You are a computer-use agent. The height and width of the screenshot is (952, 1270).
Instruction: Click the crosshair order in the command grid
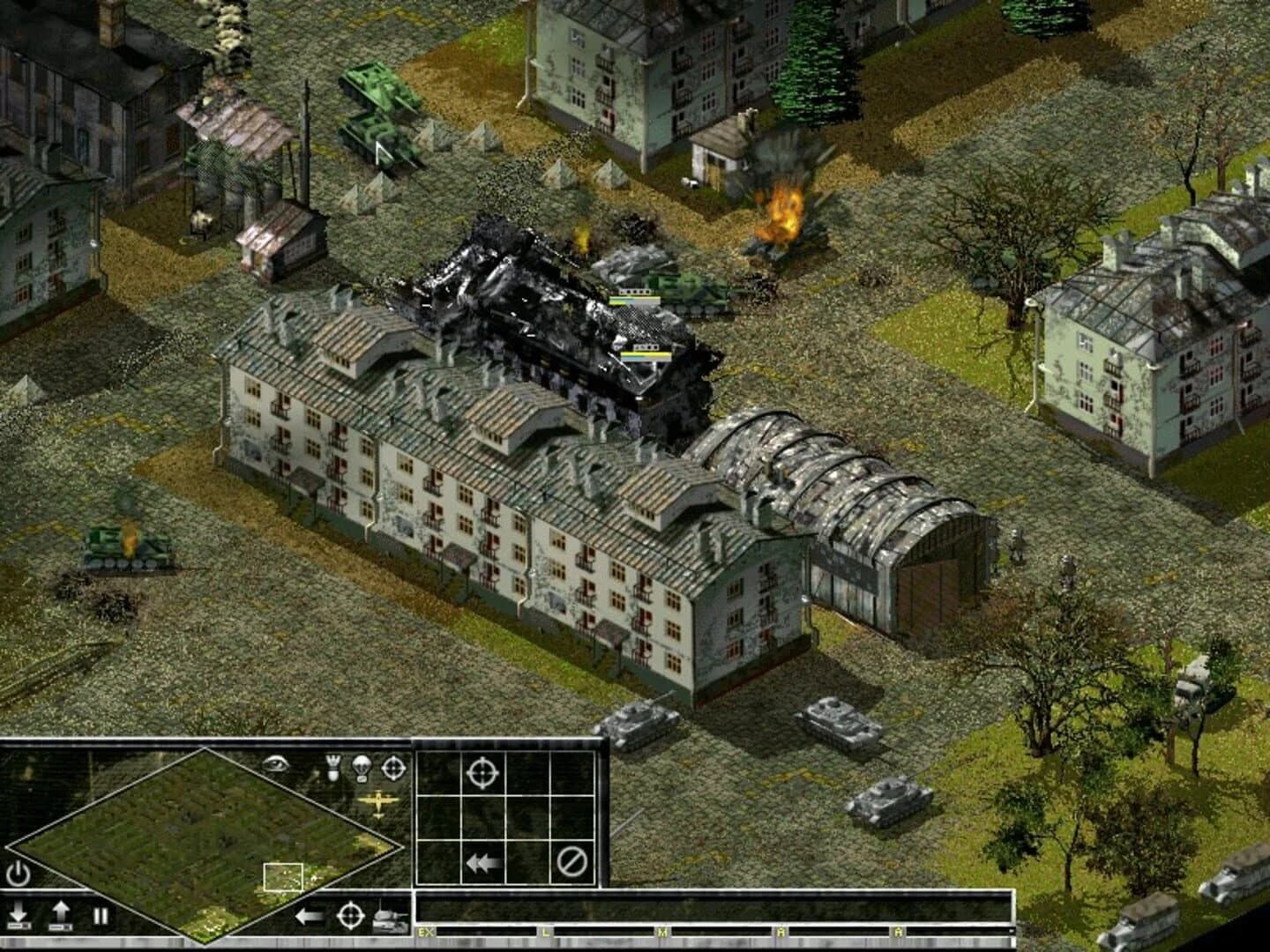(x=481, y=773)
